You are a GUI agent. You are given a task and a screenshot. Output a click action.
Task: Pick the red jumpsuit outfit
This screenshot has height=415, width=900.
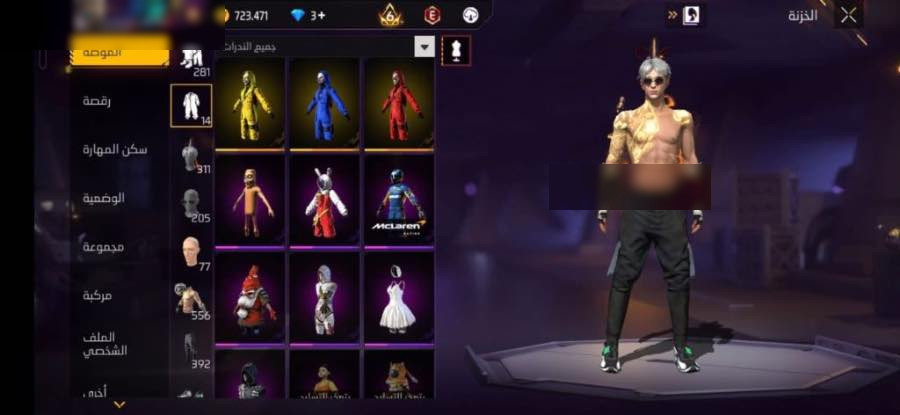[x=399, y=103]
